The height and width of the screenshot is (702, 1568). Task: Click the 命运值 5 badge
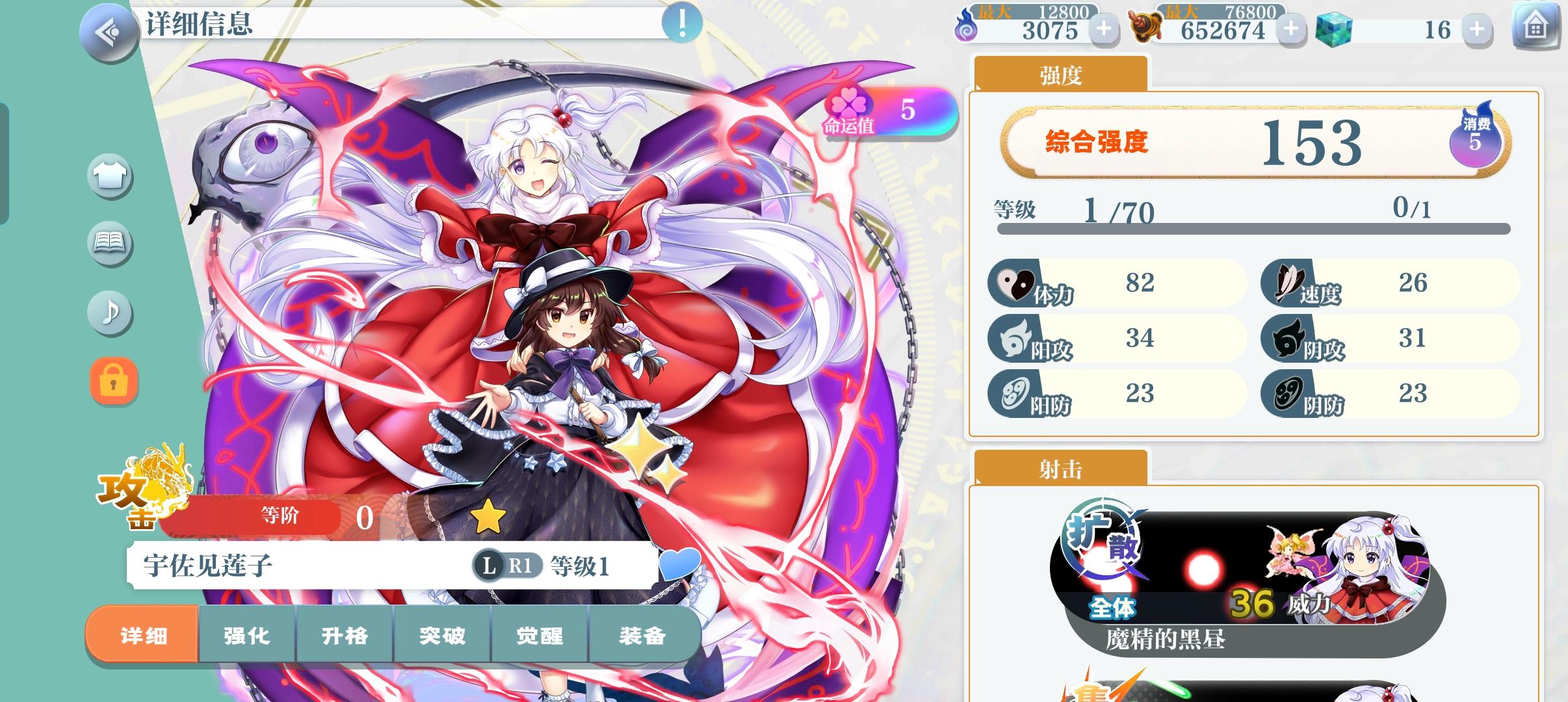pyautogui.click(x=884, y=117)
